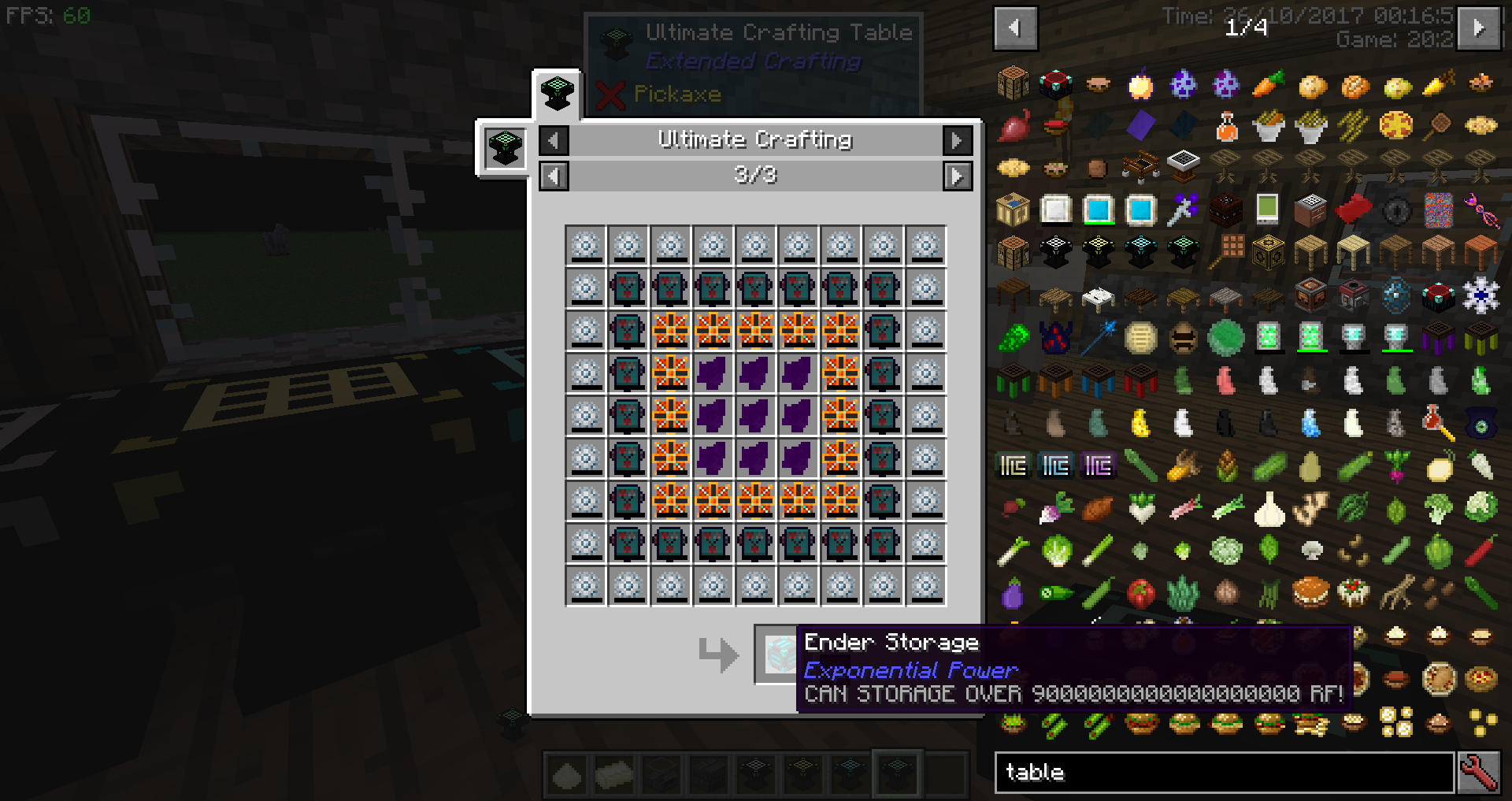
Task: Click the next page arrow on the item list
Action: tap(1477, 28)
